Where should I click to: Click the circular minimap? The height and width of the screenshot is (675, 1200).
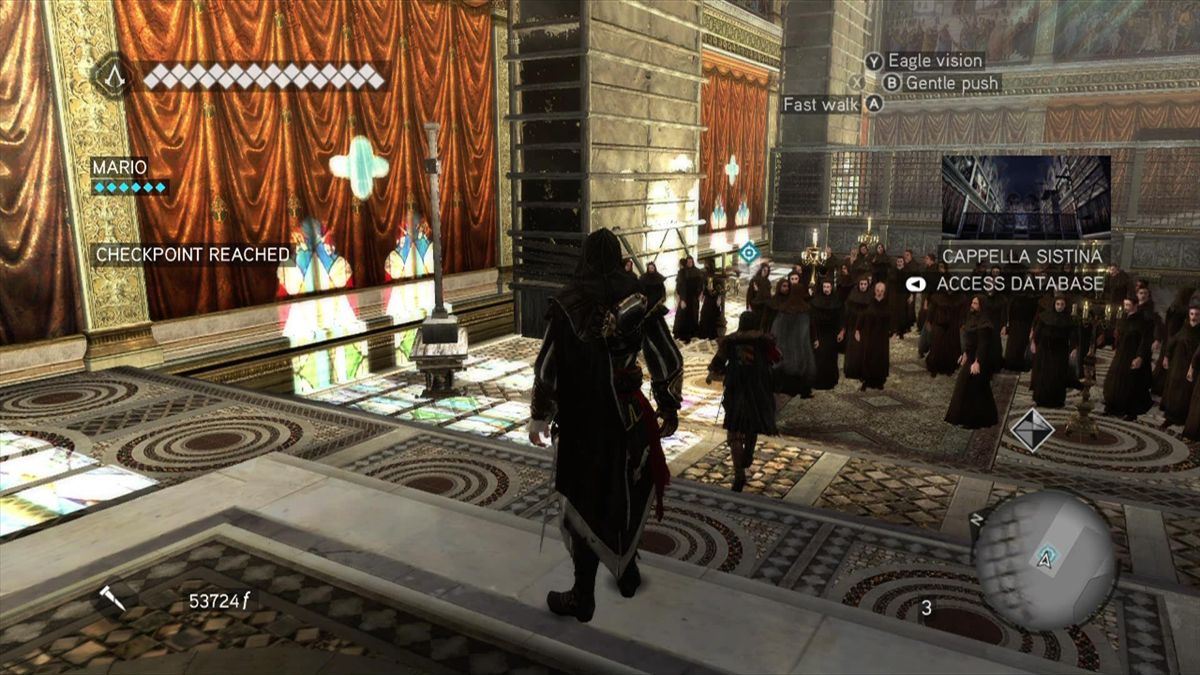[1044, 559]
